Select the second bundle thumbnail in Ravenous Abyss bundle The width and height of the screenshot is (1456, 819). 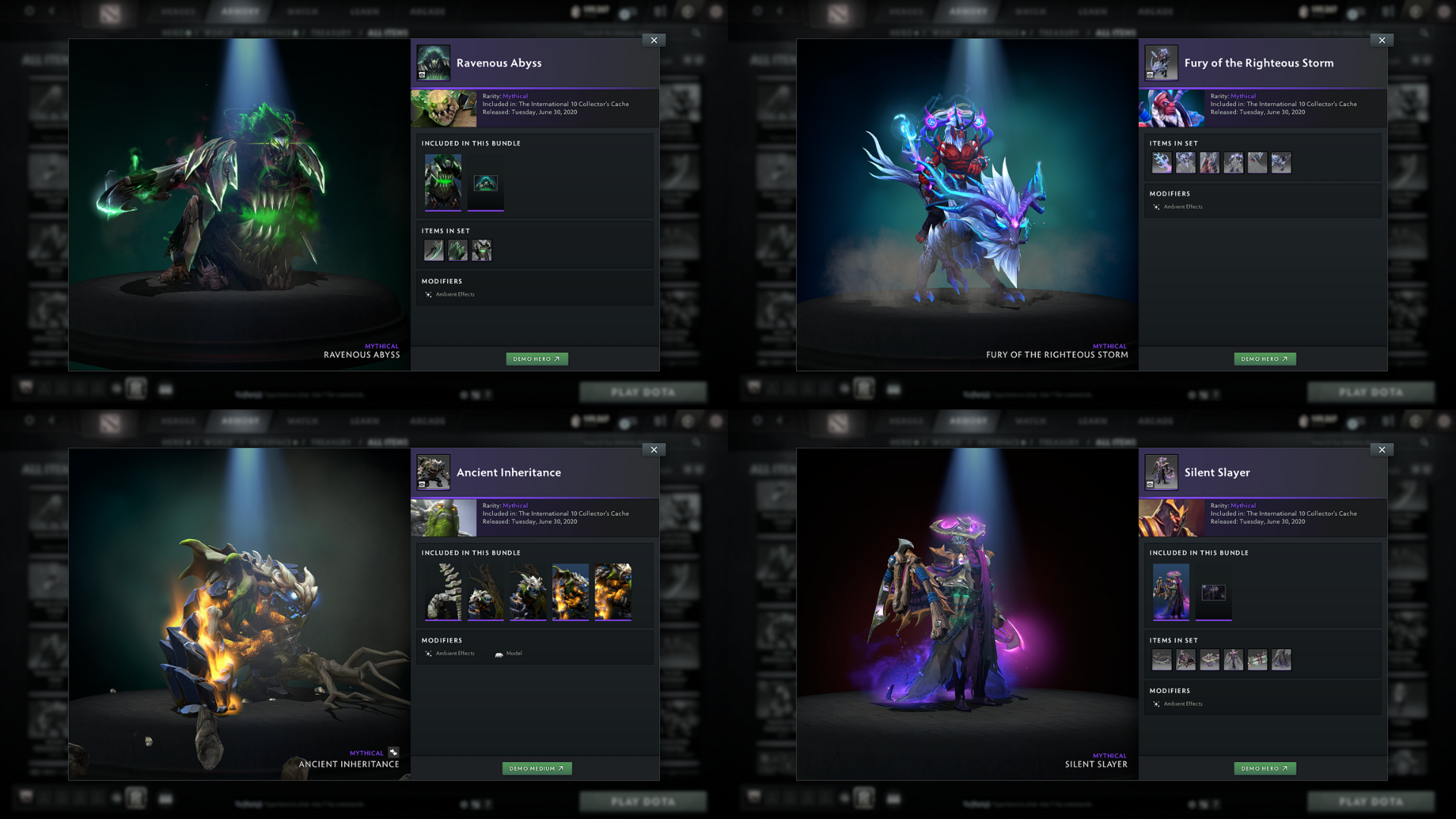pyautogui.click(x=485, y=182)
